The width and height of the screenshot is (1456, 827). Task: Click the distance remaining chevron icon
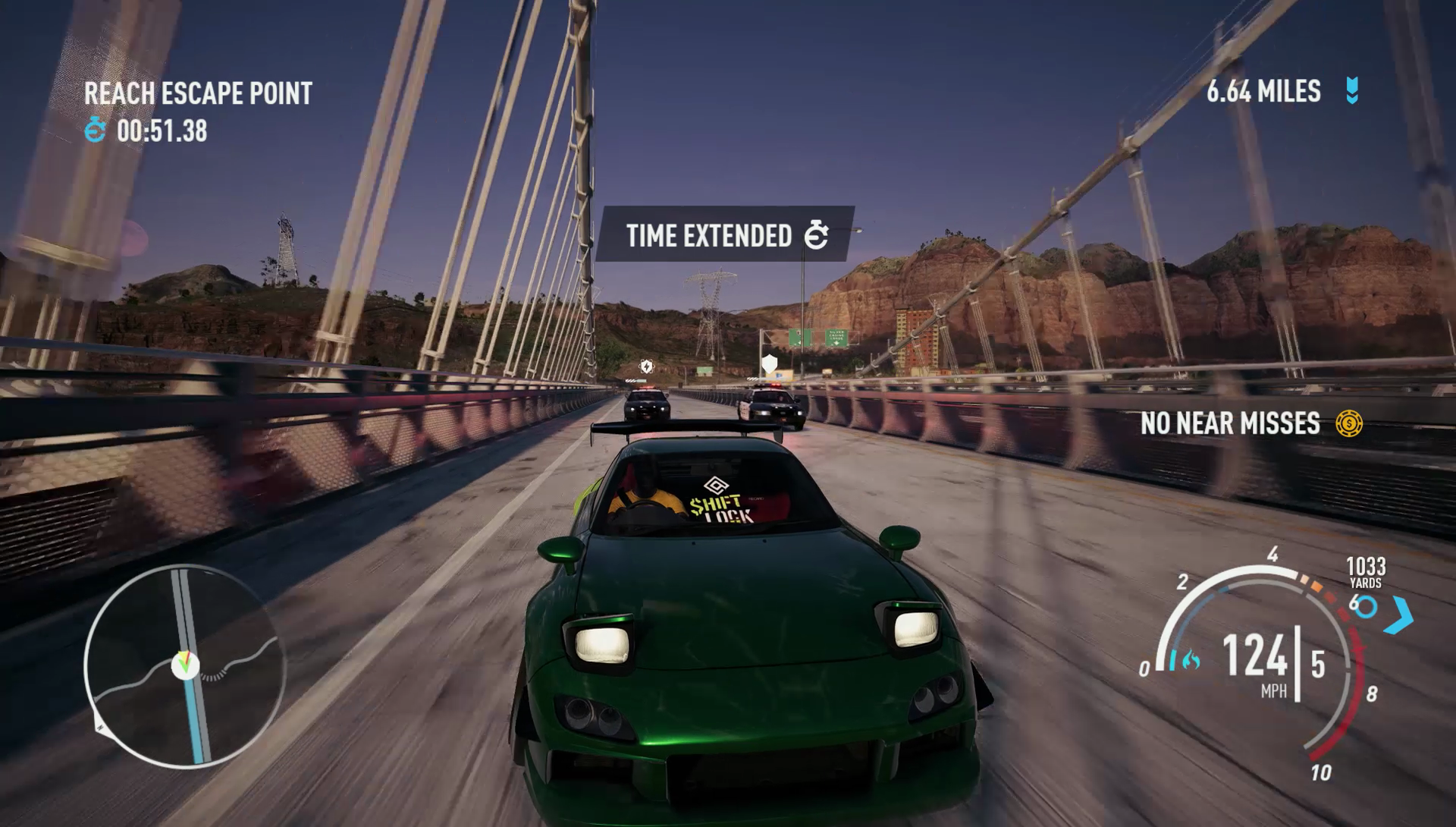[x=1352, y=91]
